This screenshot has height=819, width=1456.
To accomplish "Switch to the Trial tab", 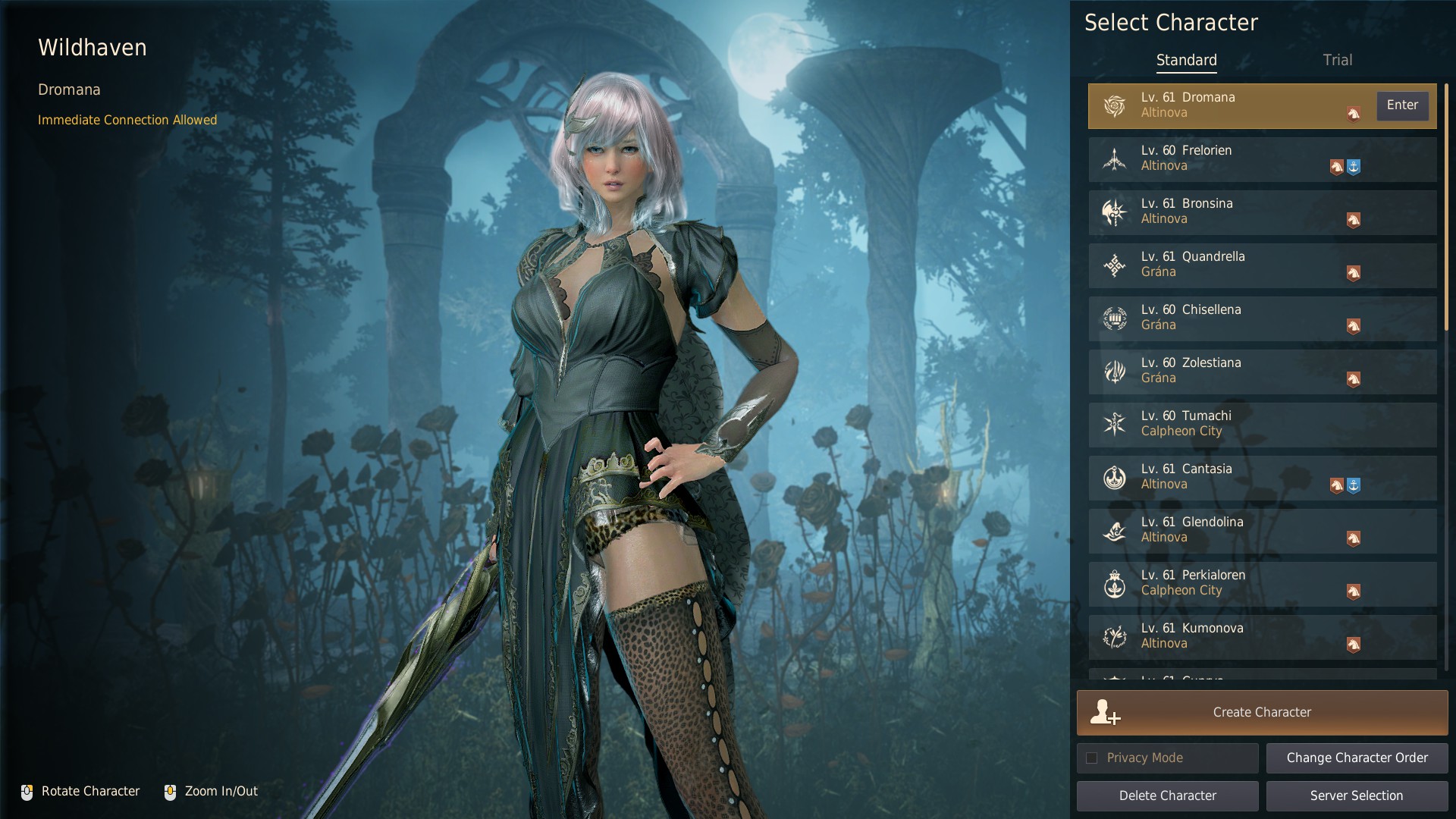I will click(1337, 60).
